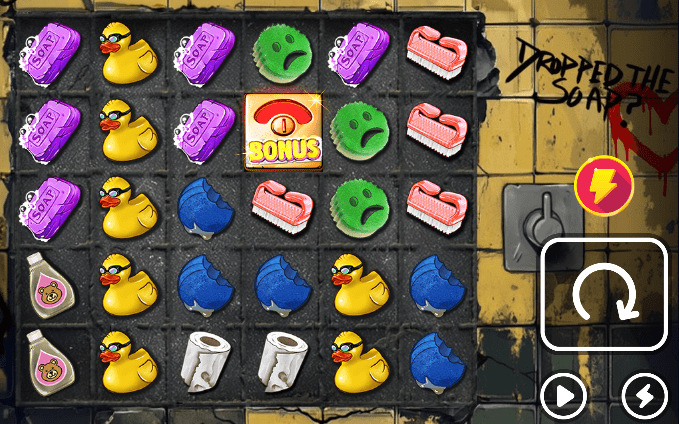Spin the reels with the circular arrow button
The width and height of the screenshot is (679, 424).
pos(604,295)
